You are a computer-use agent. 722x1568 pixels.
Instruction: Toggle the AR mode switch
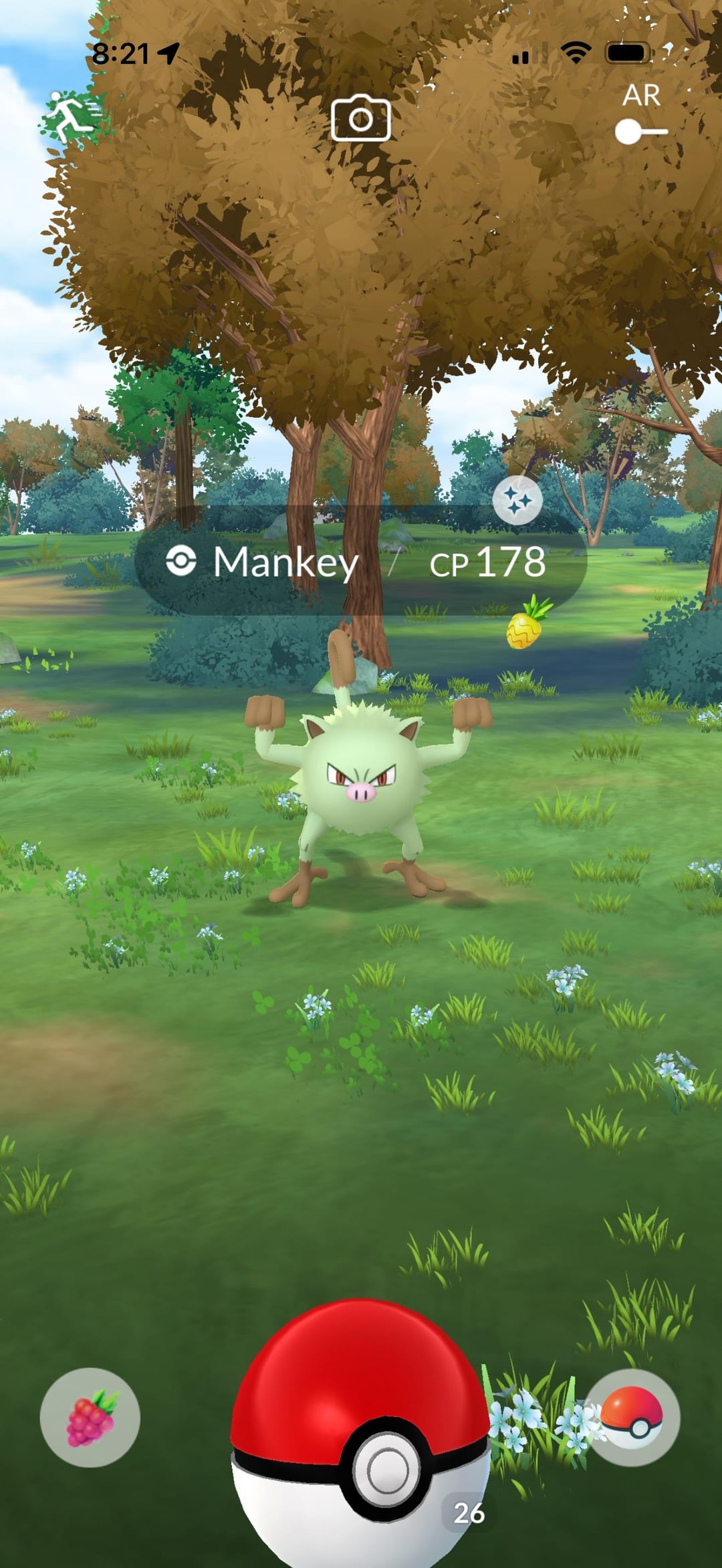point(640,131)
